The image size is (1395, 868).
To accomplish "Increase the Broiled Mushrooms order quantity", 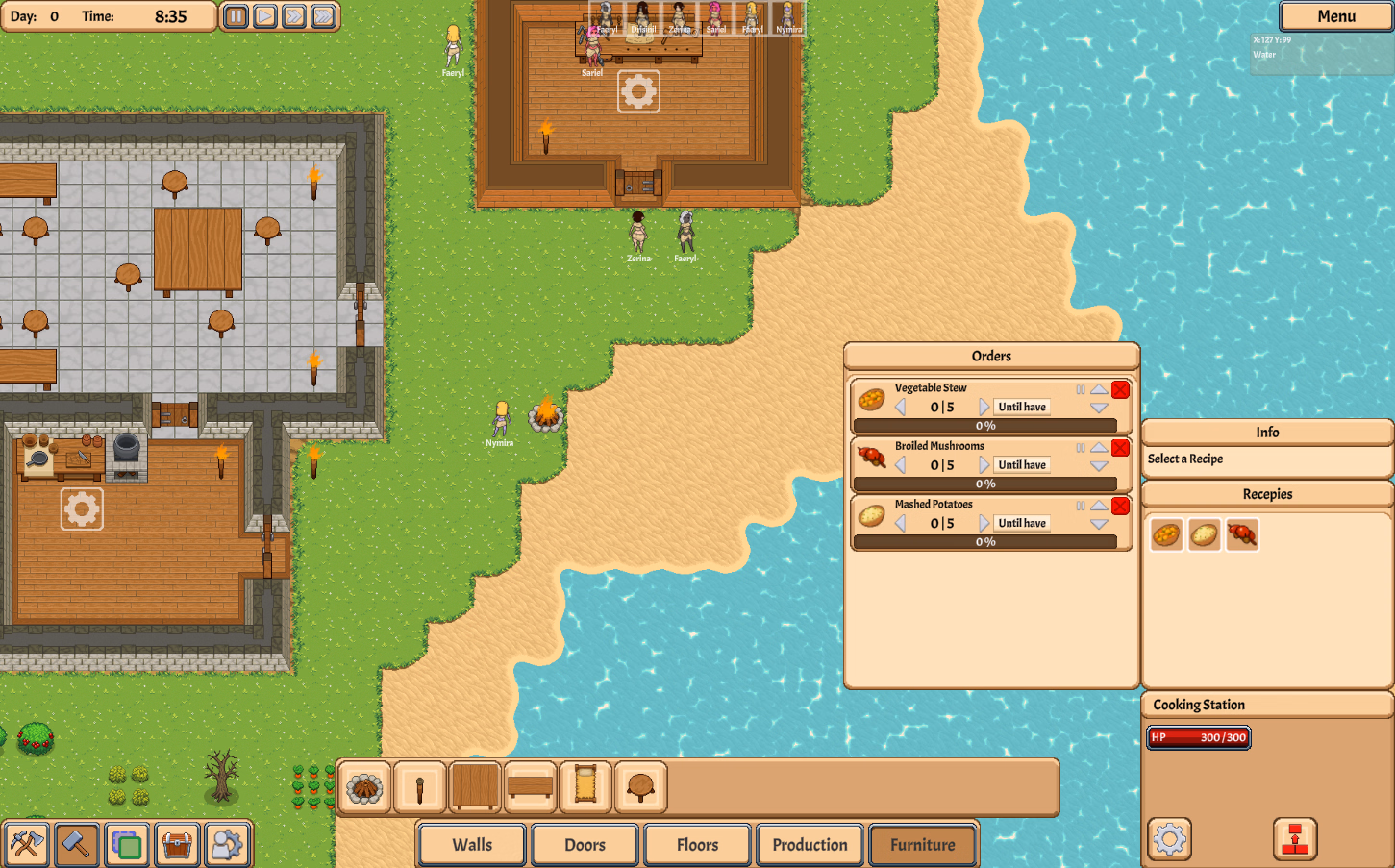I will coord(984,465).
